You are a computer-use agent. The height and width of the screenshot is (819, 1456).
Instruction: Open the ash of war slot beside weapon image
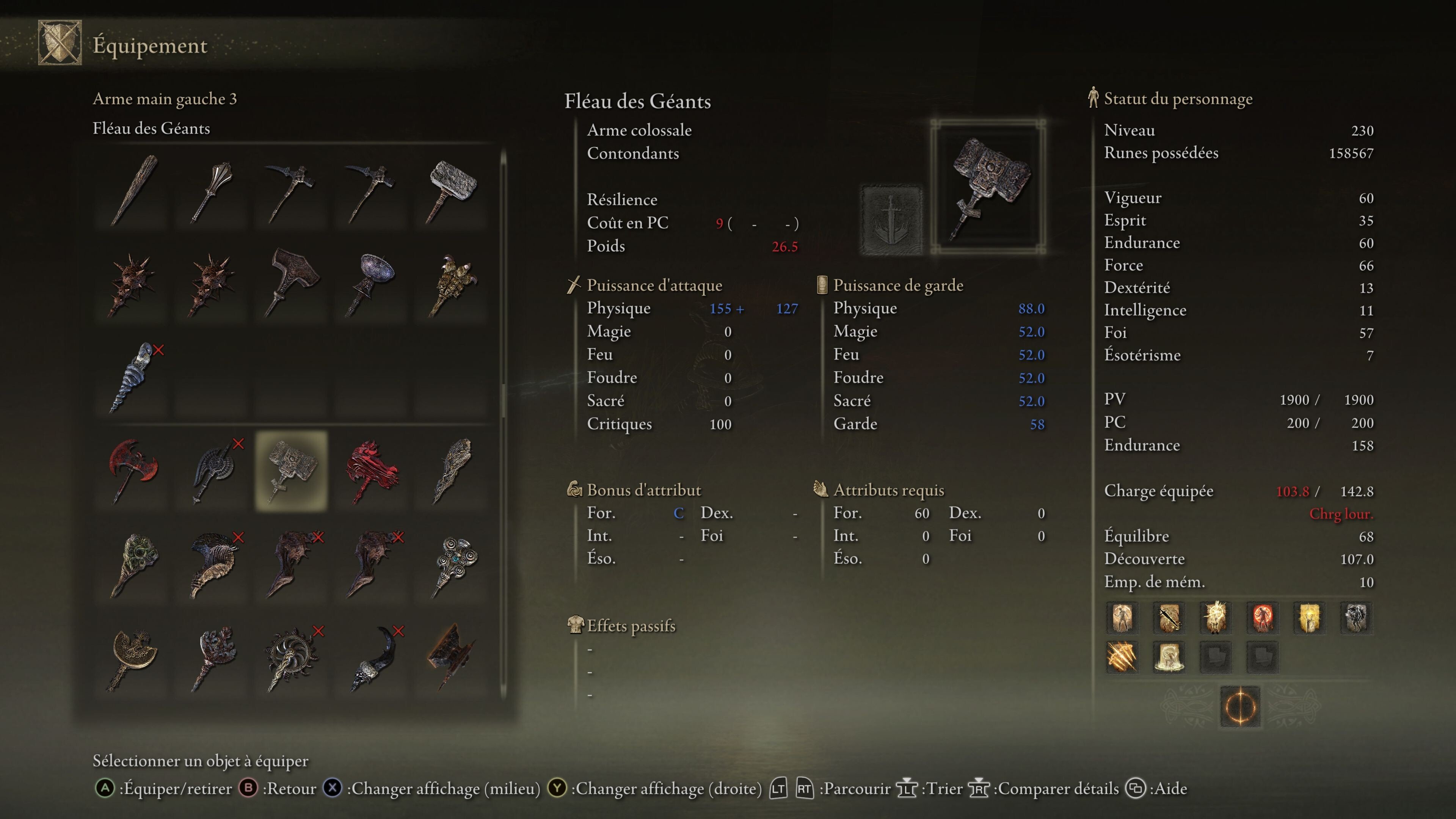coord(891,219)
